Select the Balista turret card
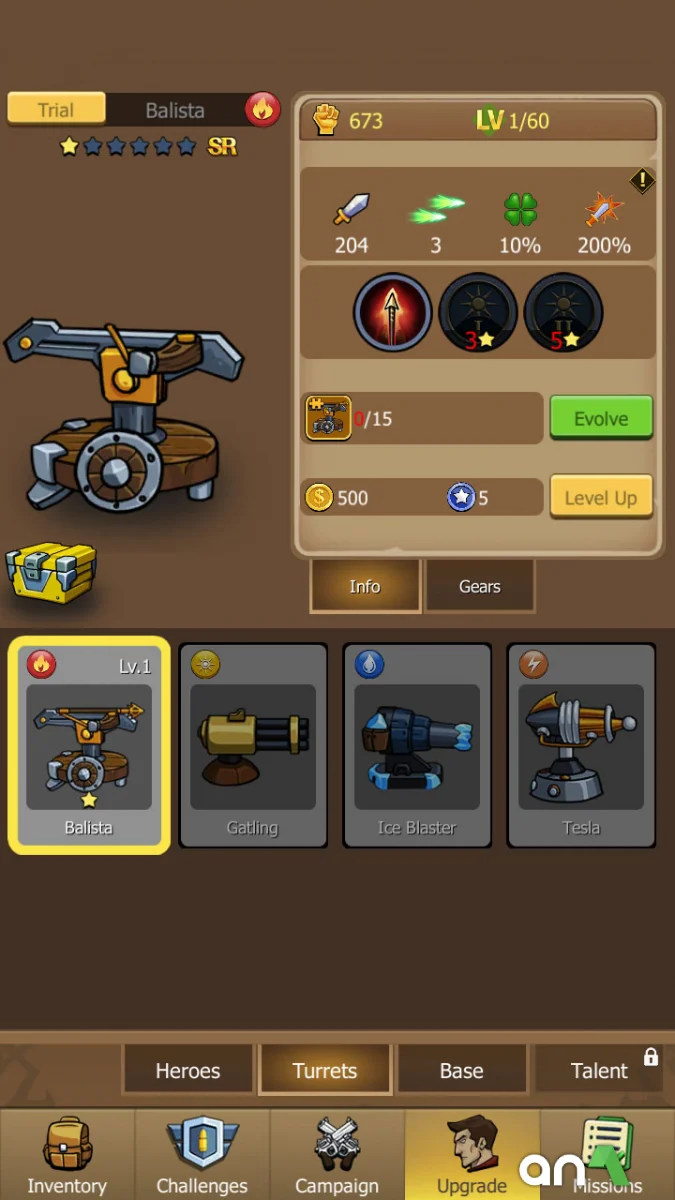Screen dimensions: 675x1200 [89, 744]
